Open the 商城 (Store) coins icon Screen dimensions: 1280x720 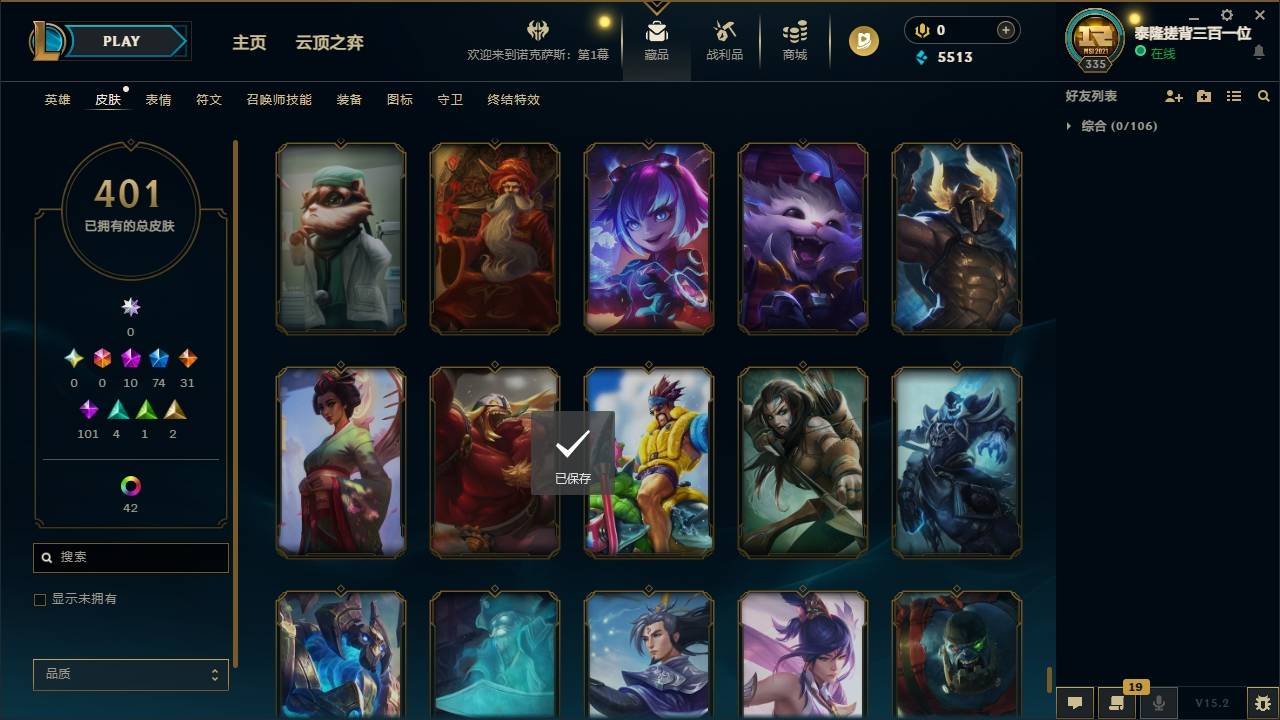pos(794,32)
